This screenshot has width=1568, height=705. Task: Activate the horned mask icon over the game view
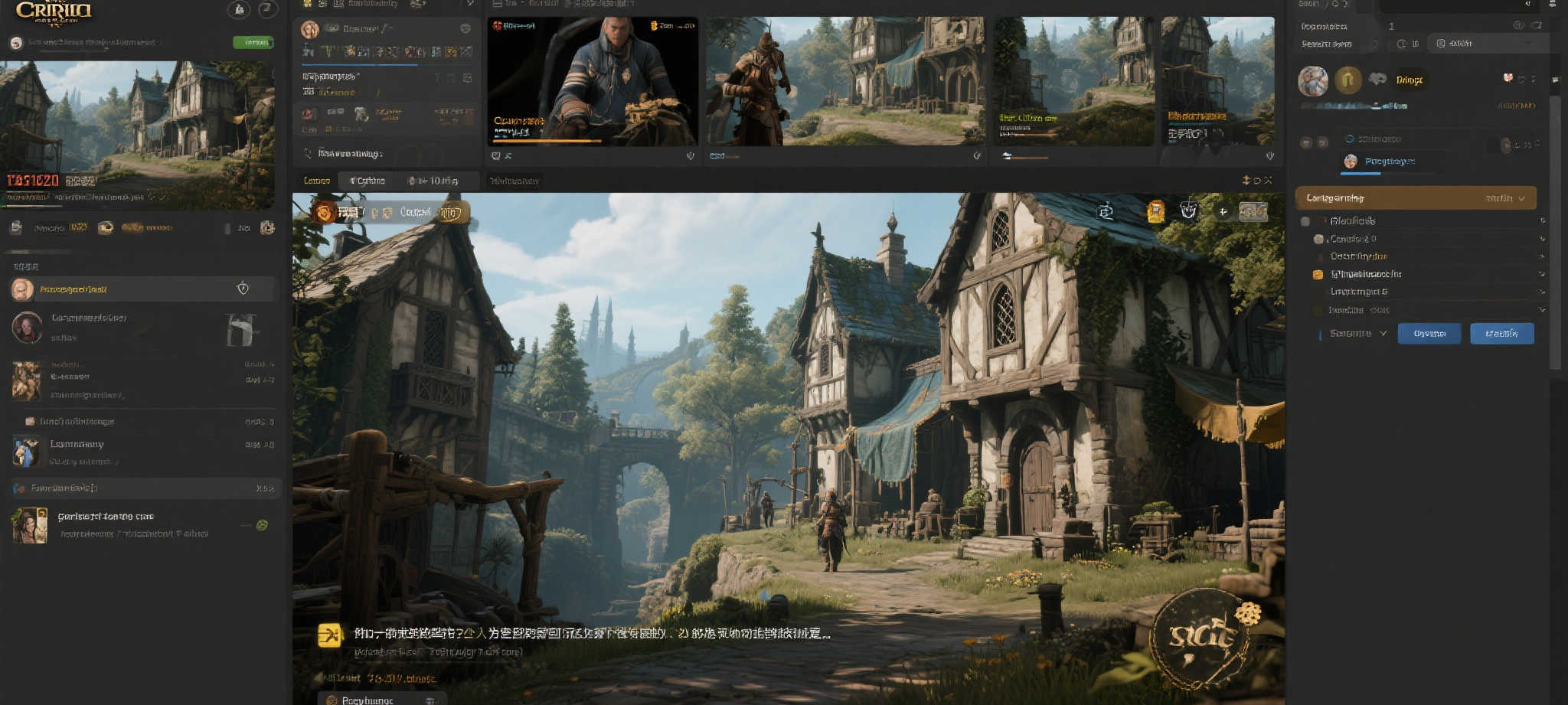click(x=1188, y=211)
